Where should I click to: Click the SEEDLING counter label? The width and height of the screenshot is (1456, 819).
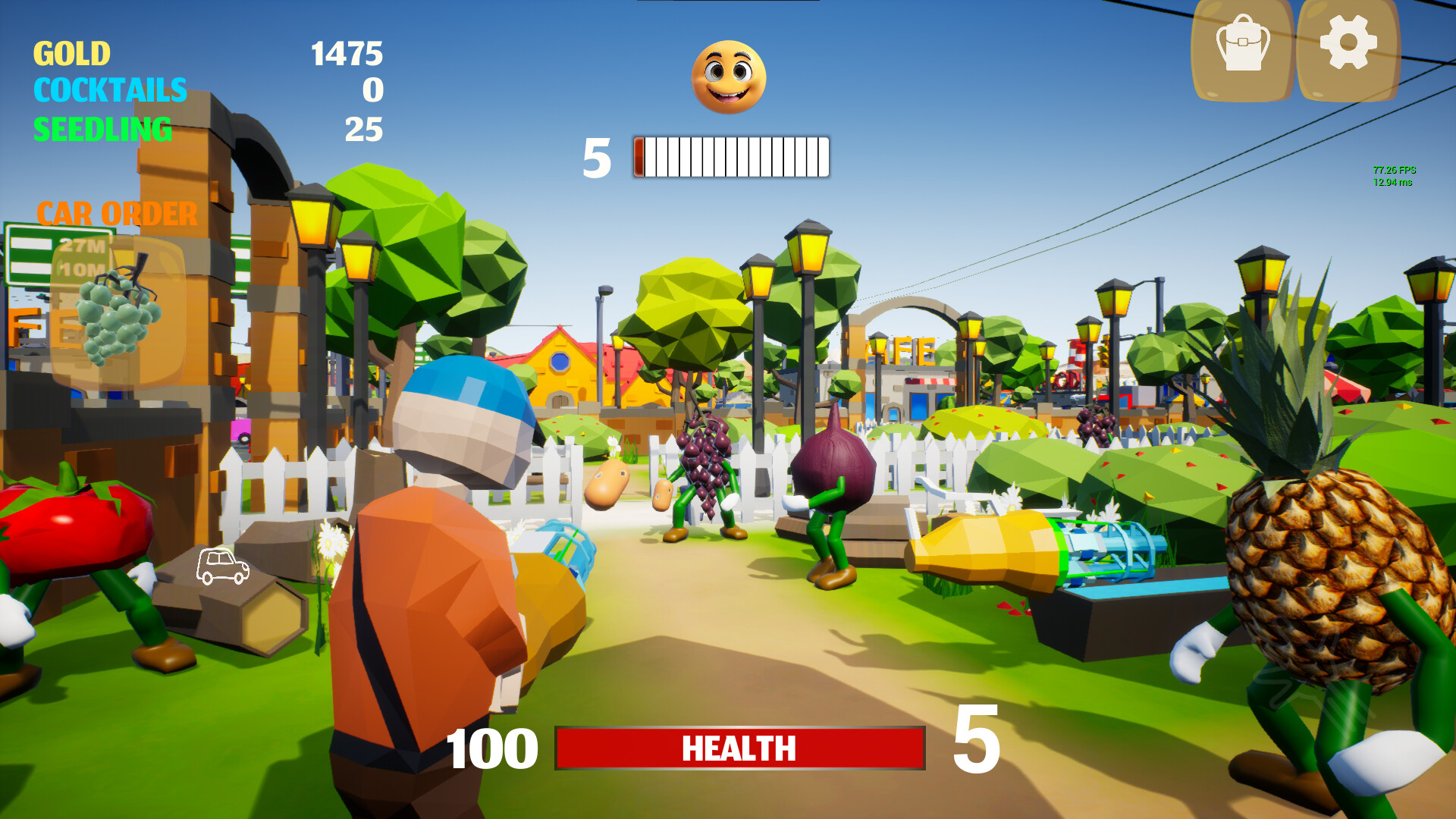102,127
